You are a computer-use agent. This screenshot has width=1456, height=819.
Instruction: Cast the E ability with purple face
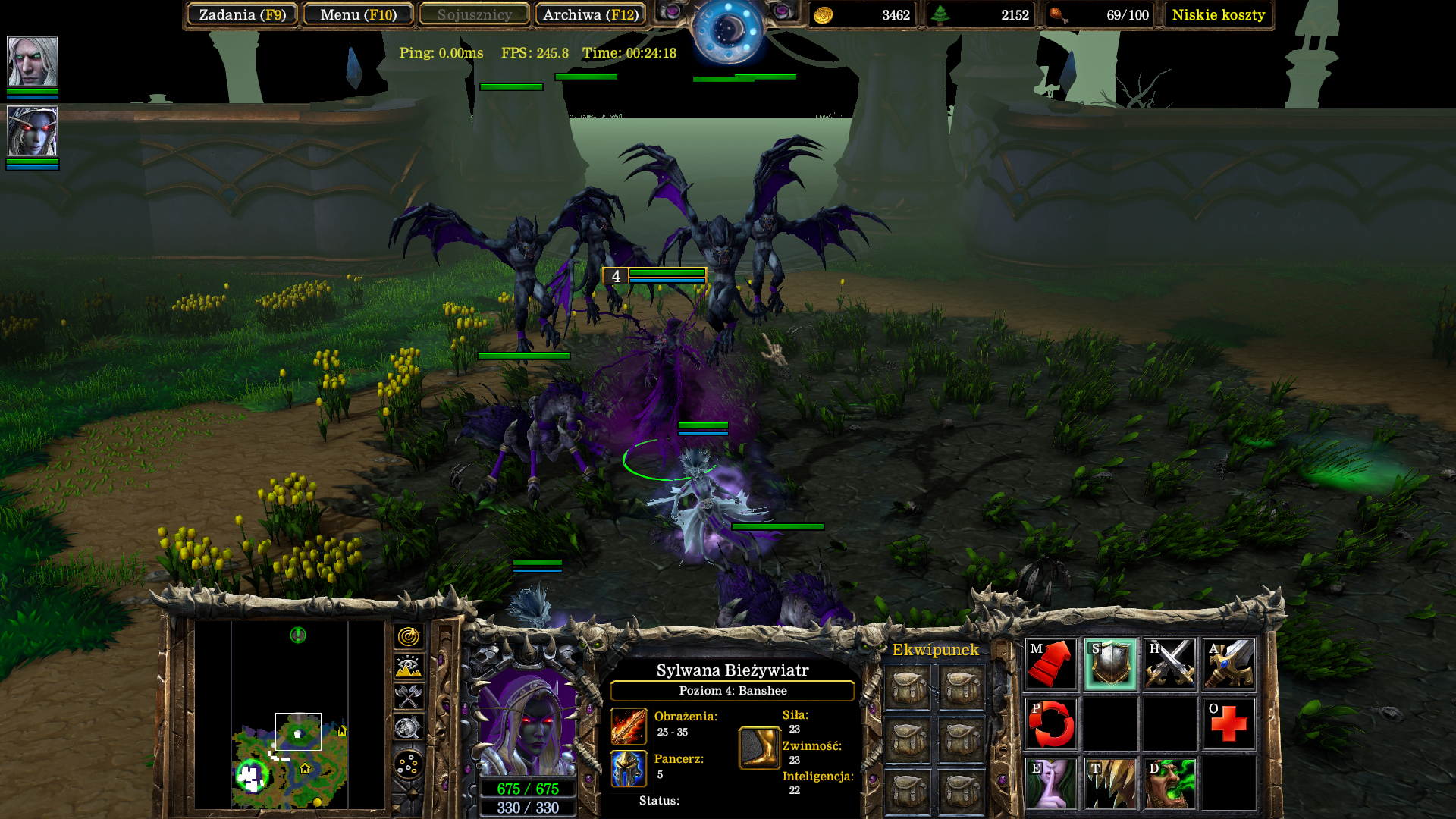pos(1051,783)
